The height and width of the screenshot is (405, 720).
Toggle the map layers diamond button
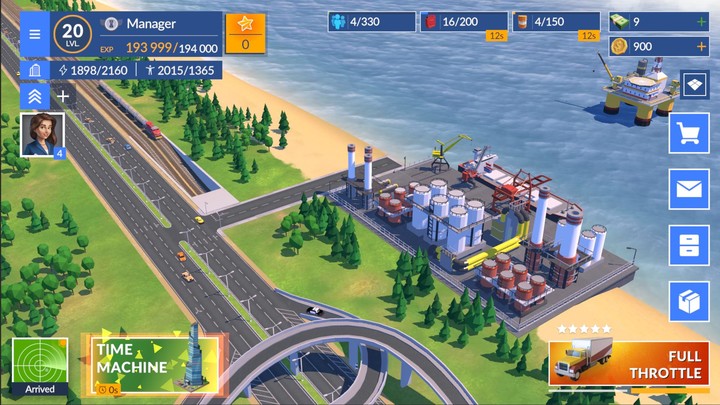click(x=695, y=84)
